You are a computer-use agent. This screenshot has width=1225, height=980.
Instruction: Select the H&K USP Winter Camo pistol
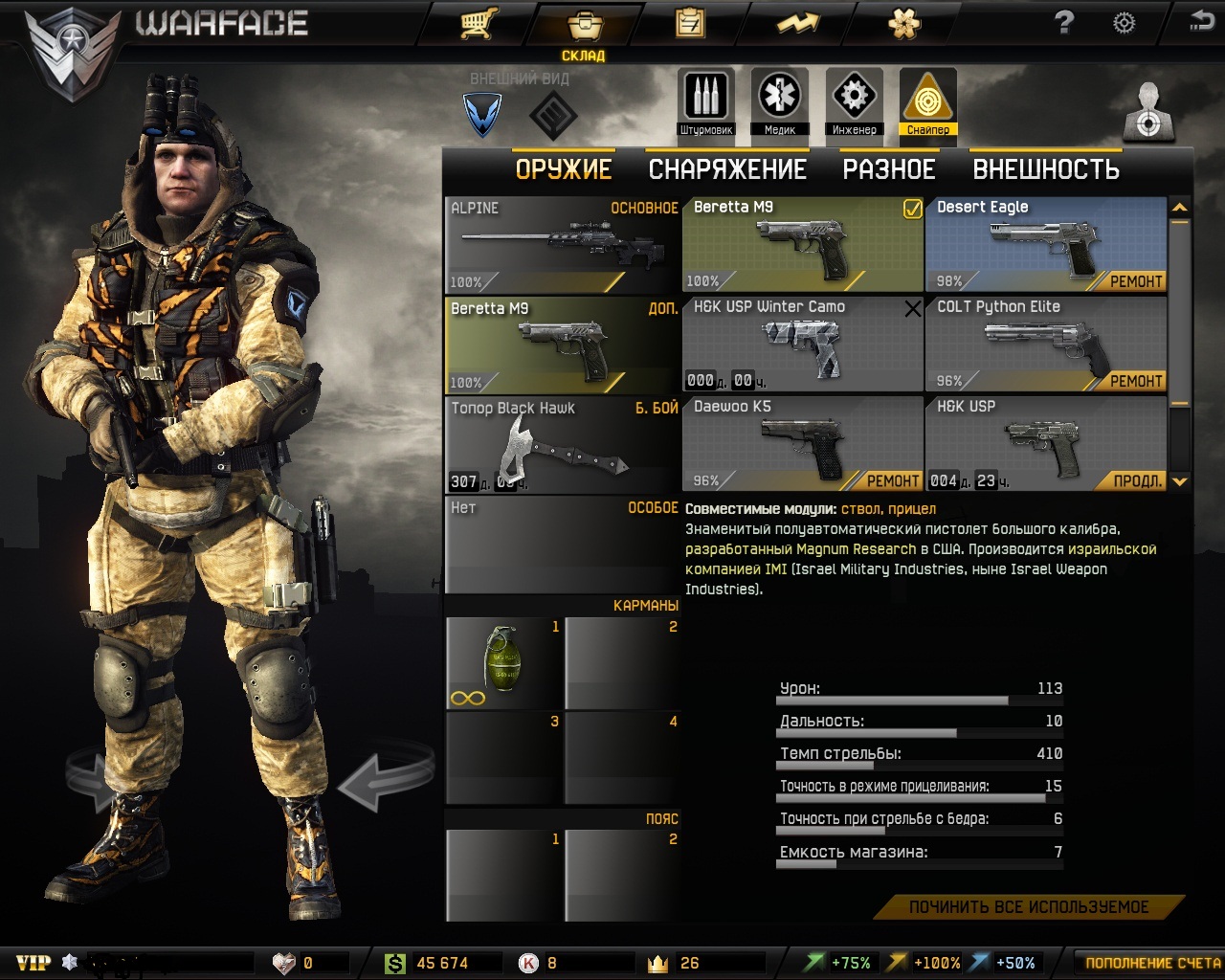(802, 345)
